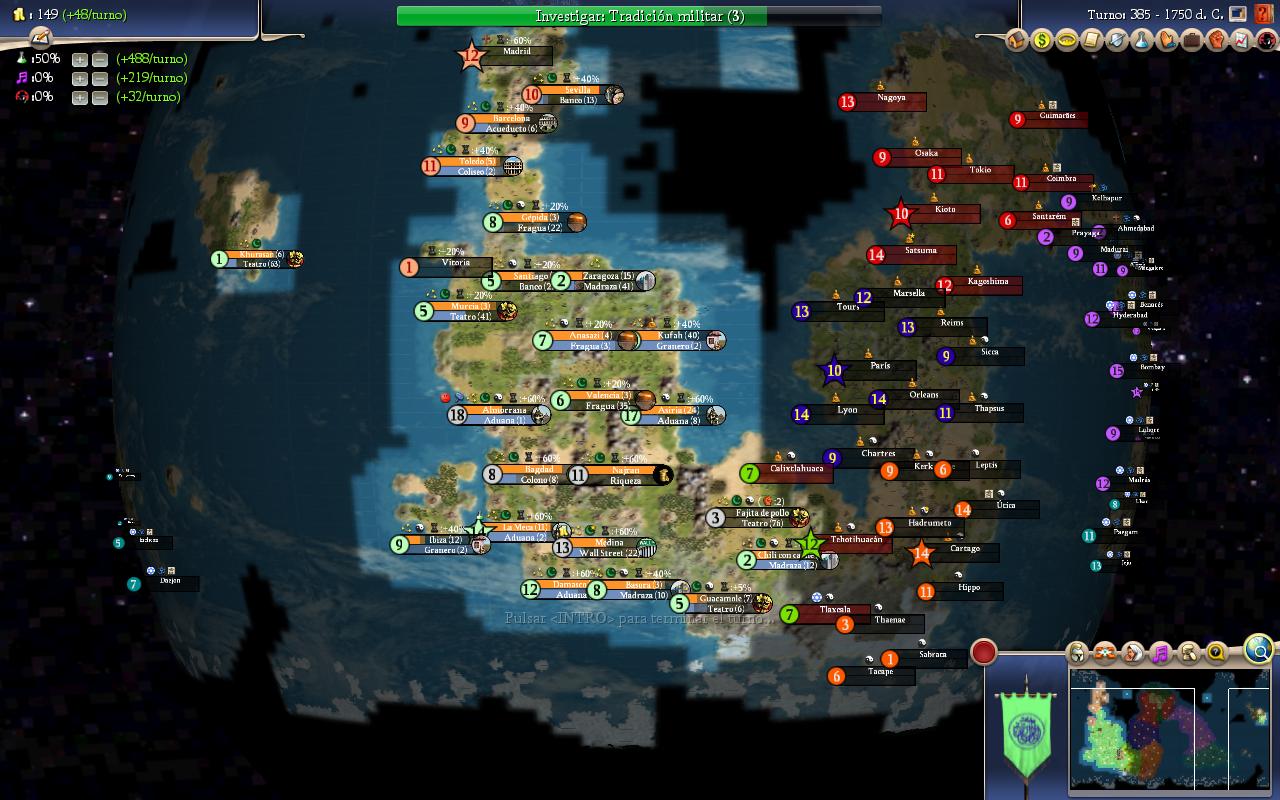Toggle the culture music note globe layer

click(x=1160, y=654)
